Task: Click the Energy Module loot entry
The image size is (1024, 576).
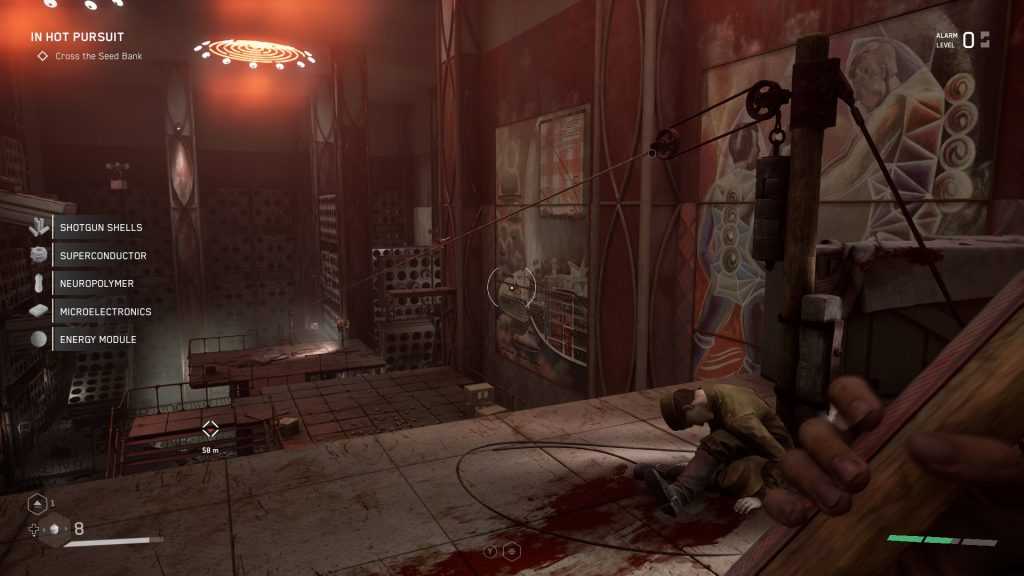Action: click(x=97, y=340)
